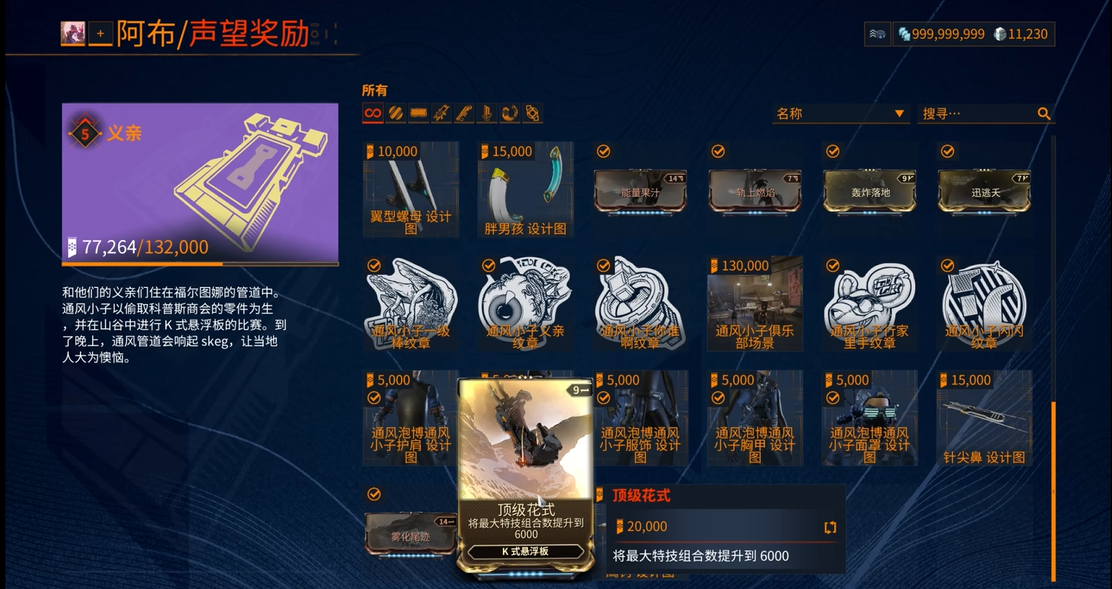
Task: Open the 名称 sort dropdown
Action: point(840,114)
